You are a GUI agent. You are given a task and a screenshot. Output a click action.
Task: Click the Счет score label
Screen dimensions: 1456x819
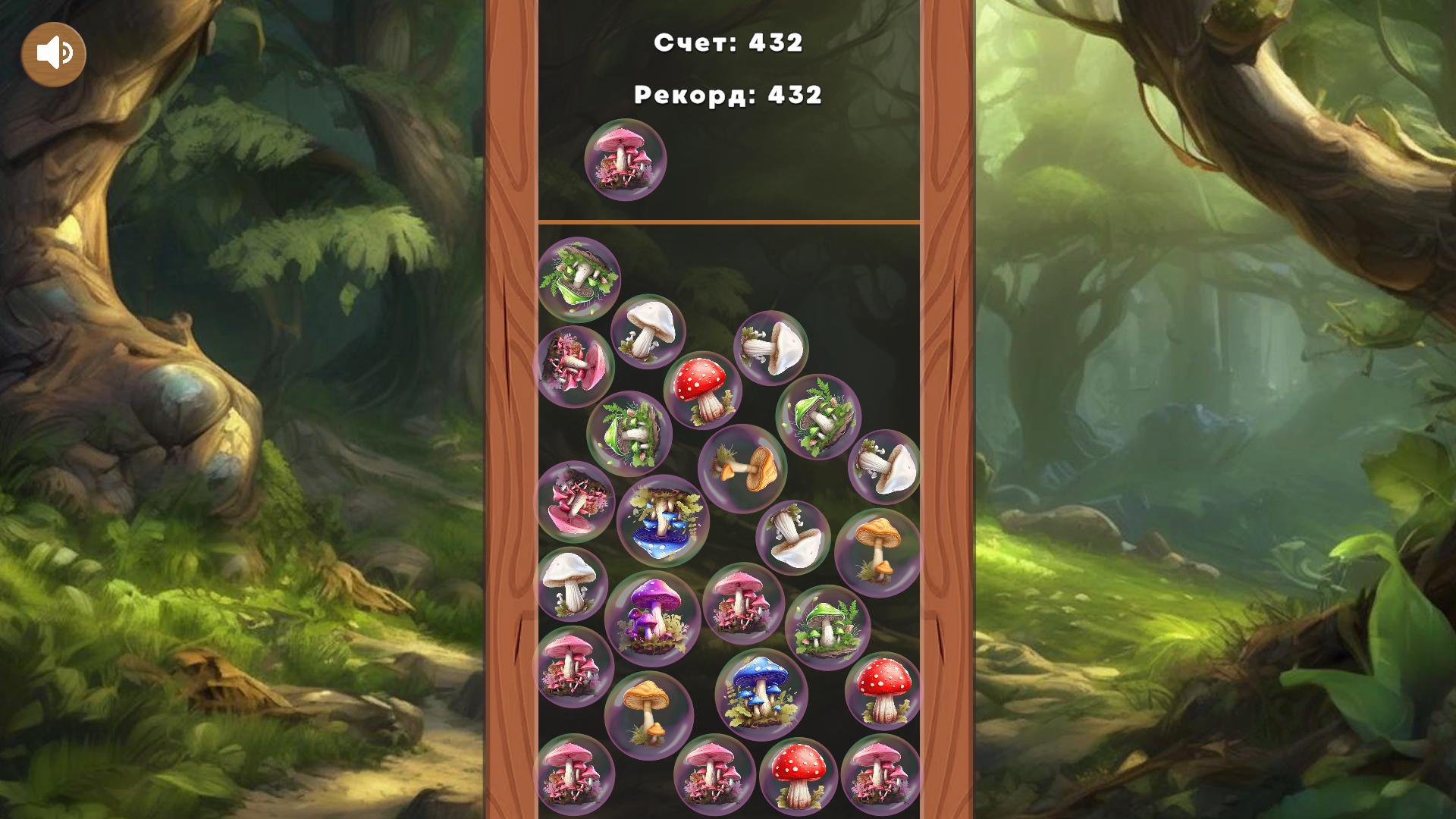tap(730, 43)
